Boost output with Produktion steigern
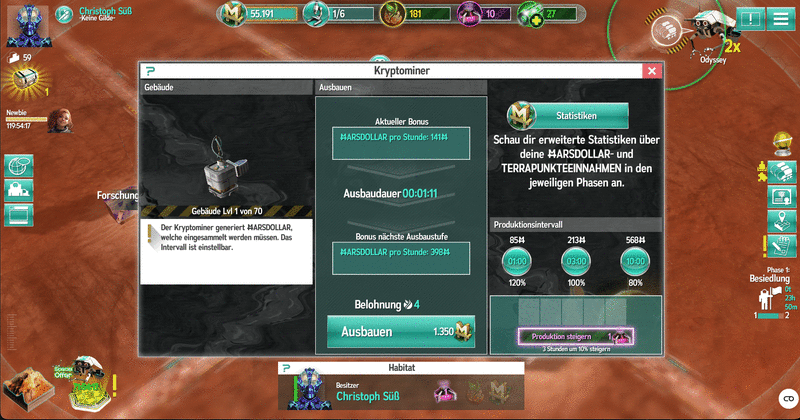The height and width of the screenshot is (420, 800). (x=575, y=335)
